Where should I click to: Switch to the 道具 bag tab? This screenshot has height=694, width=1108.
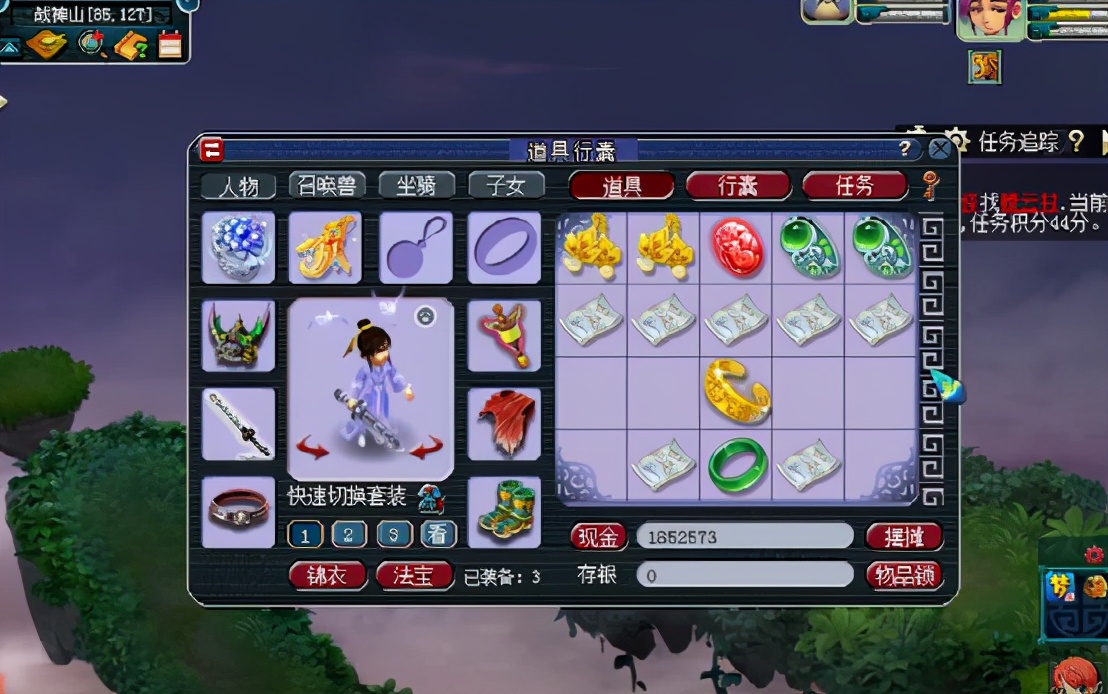click(x=621, y=186)
